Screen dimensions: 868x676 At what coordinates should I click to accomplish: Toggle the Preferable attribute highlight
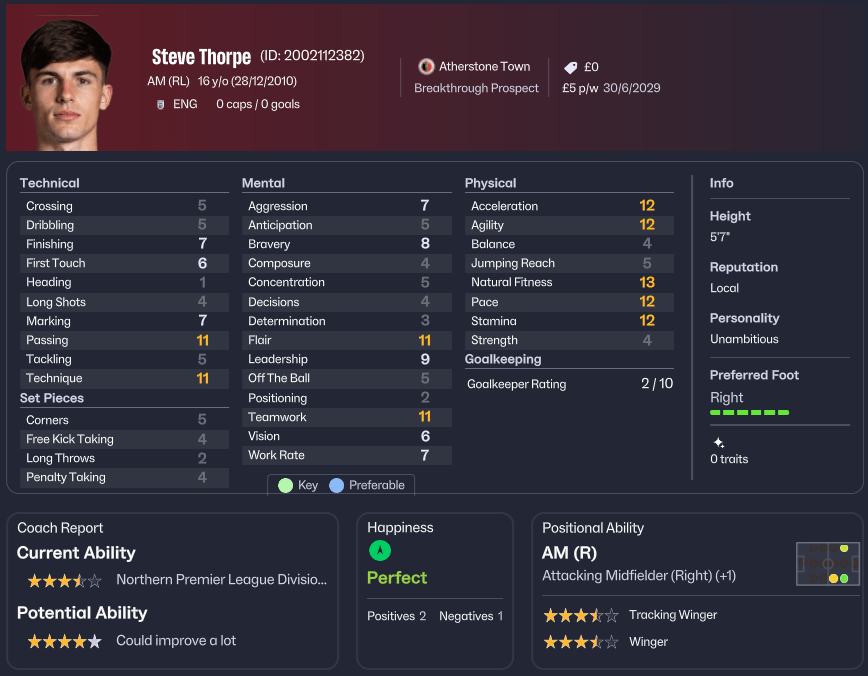(367, 485)
